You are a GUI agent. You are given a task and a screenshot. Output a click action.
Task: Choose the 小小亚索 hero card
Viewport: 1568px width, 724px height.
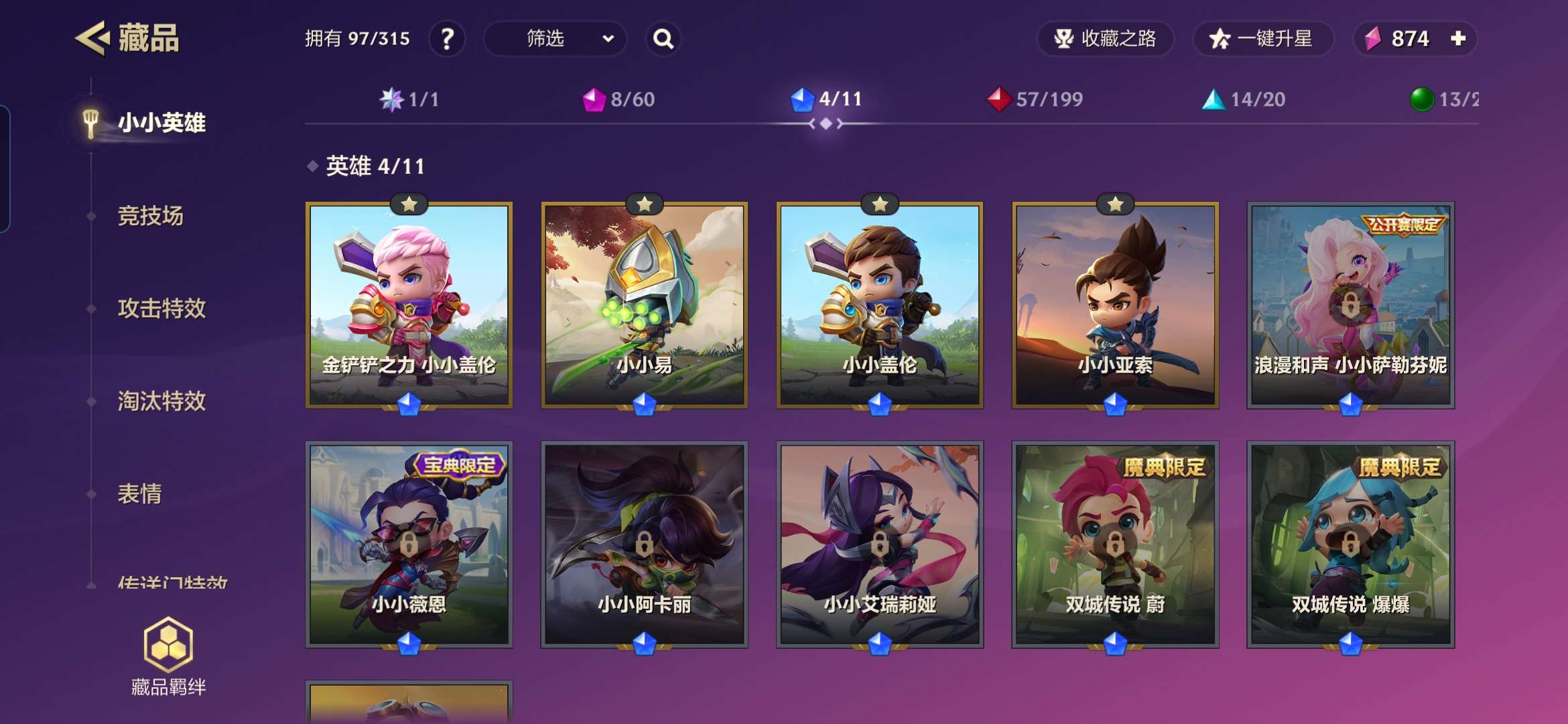tap(1115, 305)
